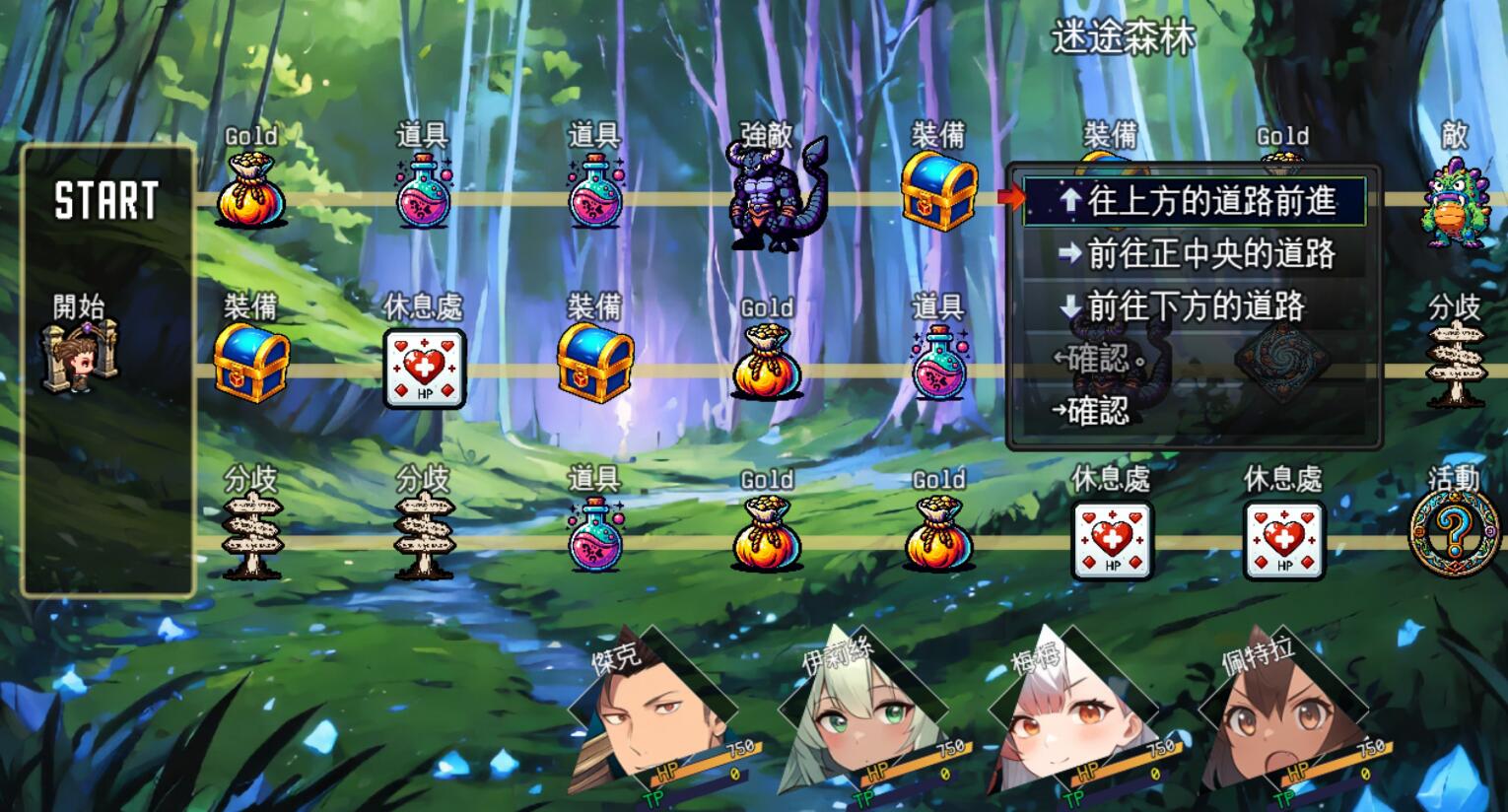Screen dimensions: 1508x812
Task: Open the 活動 question mark event node
Action: pyautogui.click(x=1454, y=532)
